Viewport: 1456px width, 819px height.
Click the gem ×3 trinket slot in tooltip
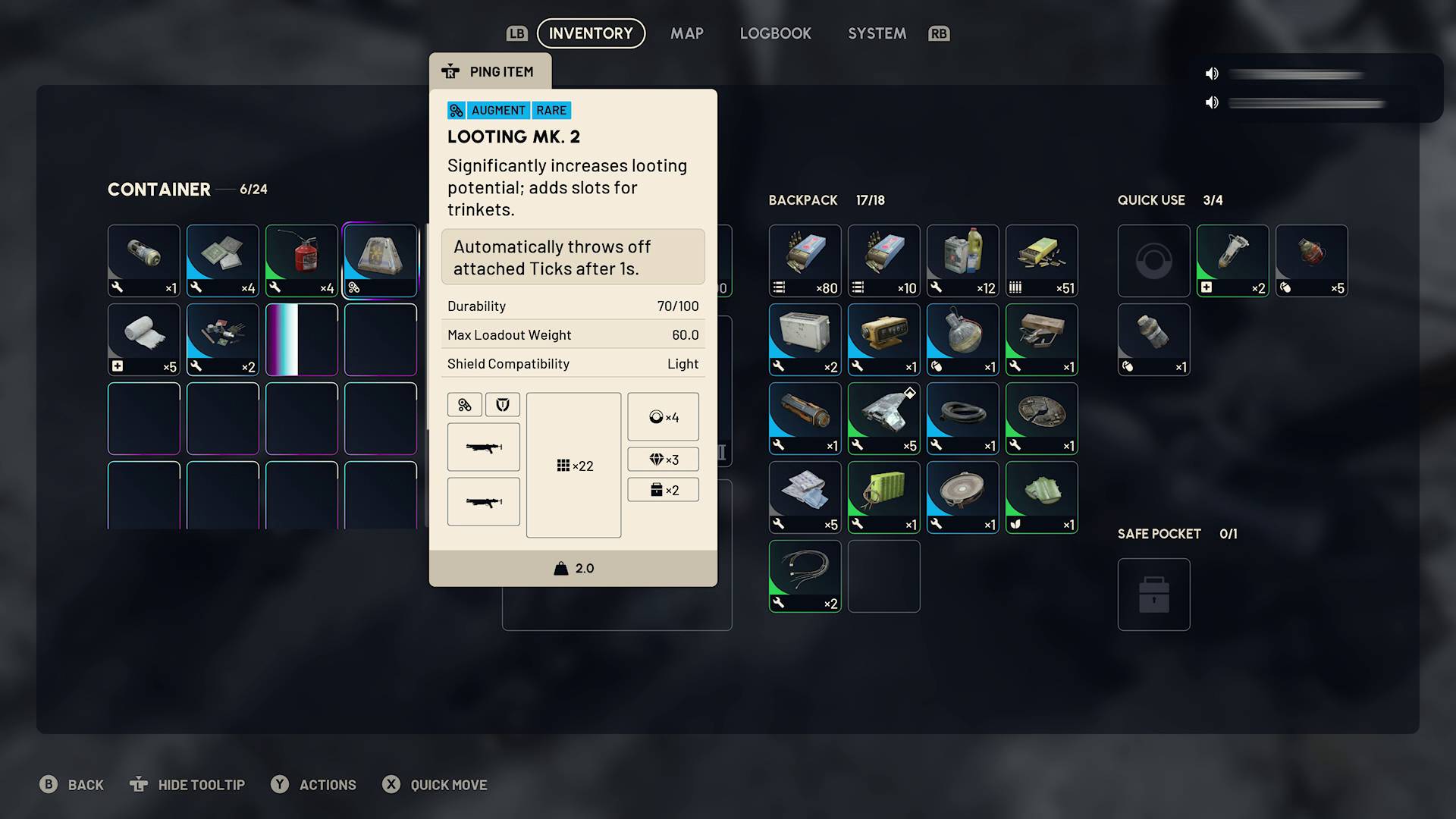(663, 459)
